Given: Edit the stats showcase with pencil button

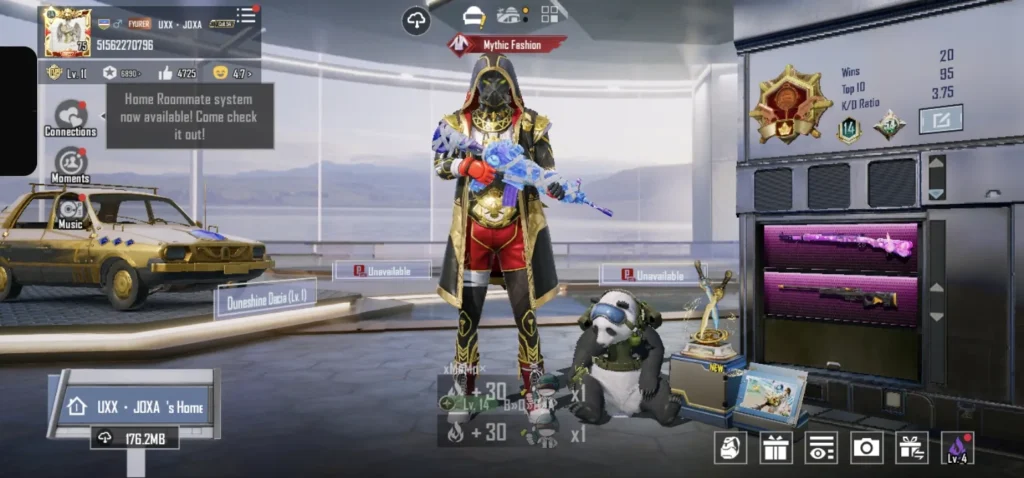Looking at the screenshot, I should coord(940,119).
